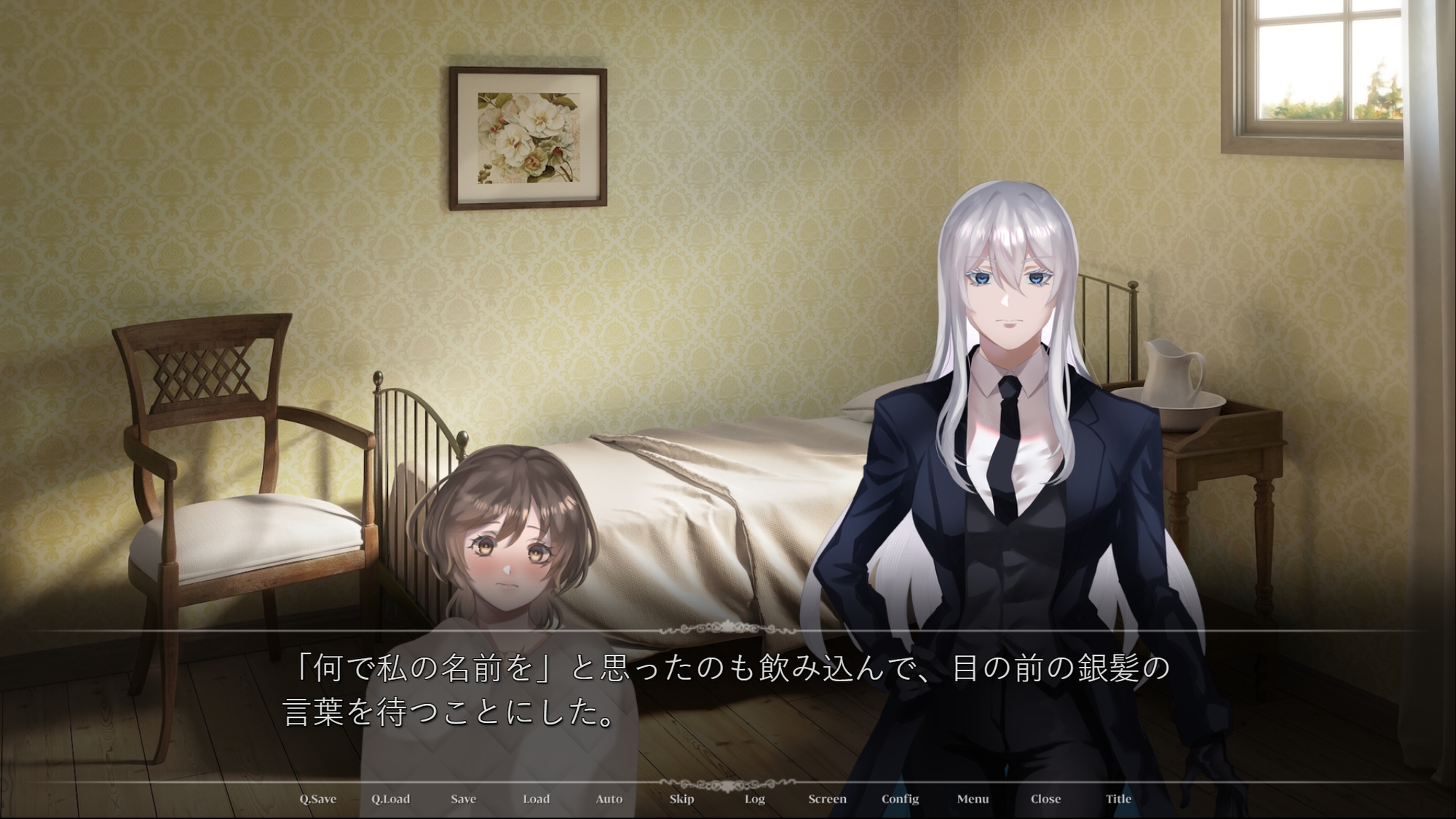The width and height of the screenshot is (1456, 819).
Task: Open the Config settings
Action: pos(901,799)
